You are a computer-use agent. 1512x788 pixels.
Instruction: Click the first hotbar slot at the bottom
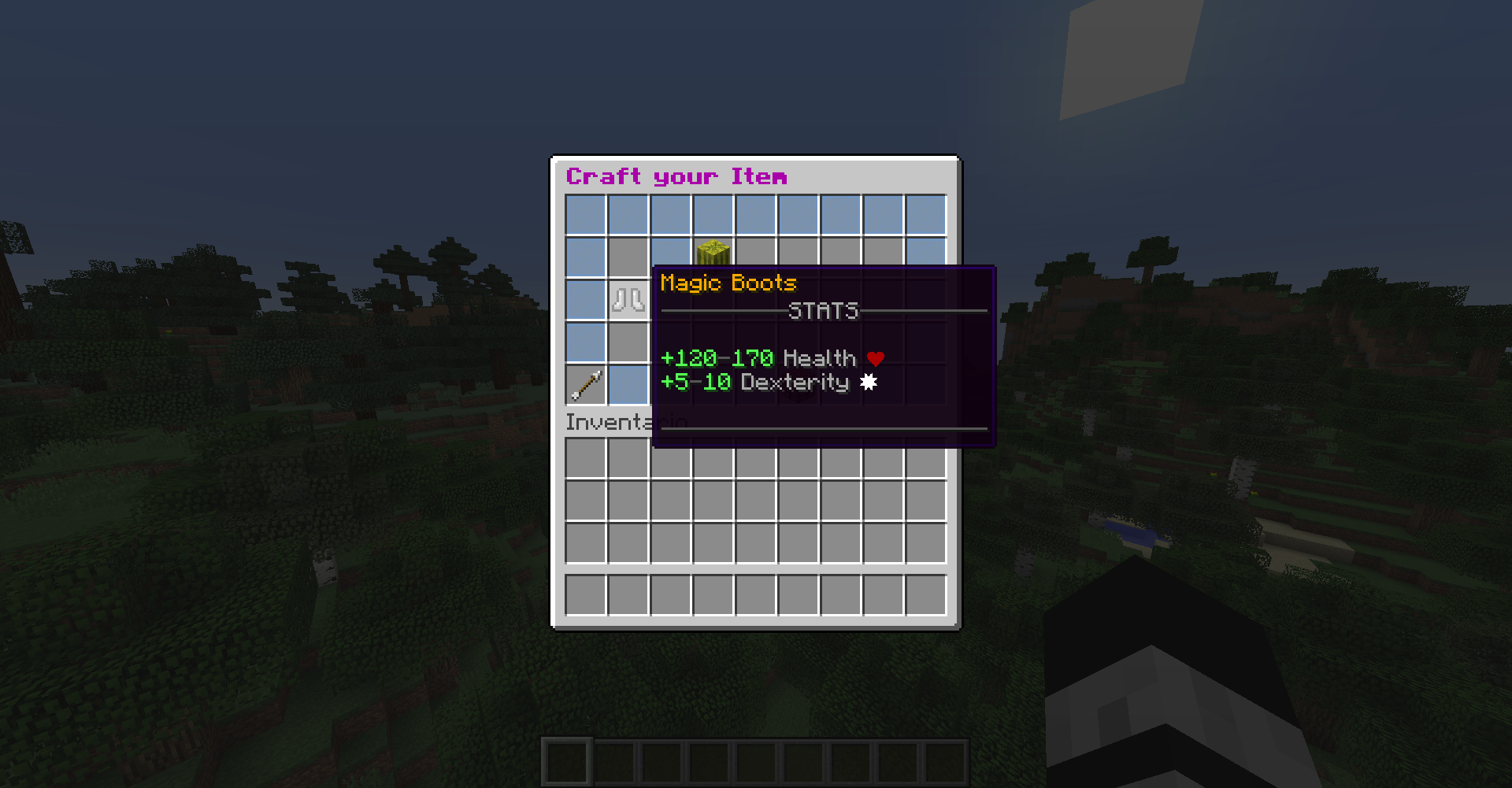565,762
